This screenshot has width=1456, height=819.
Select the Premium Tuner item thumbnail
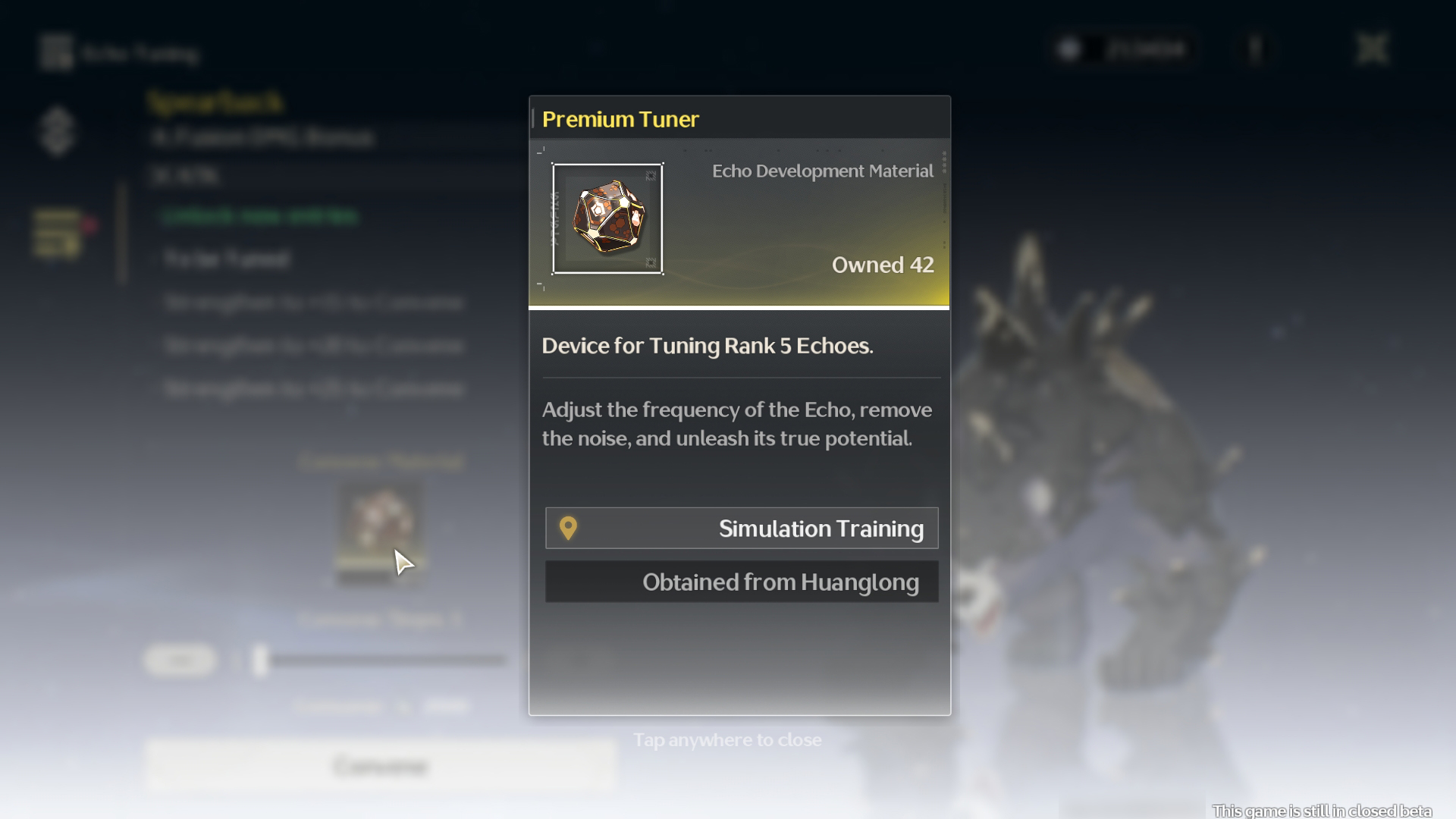[x=607, y=218]
